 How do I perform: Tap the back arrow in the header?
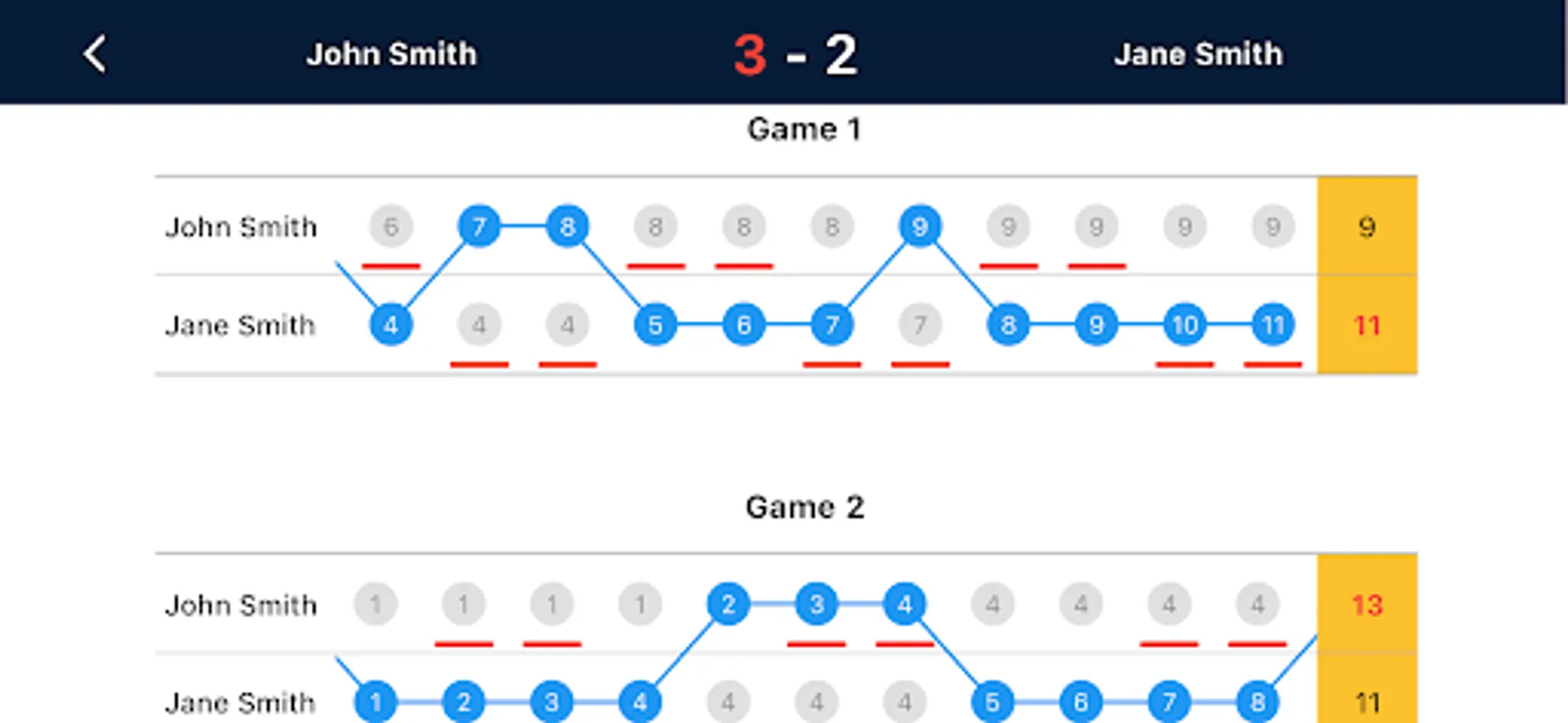click(x=94, y=54)
